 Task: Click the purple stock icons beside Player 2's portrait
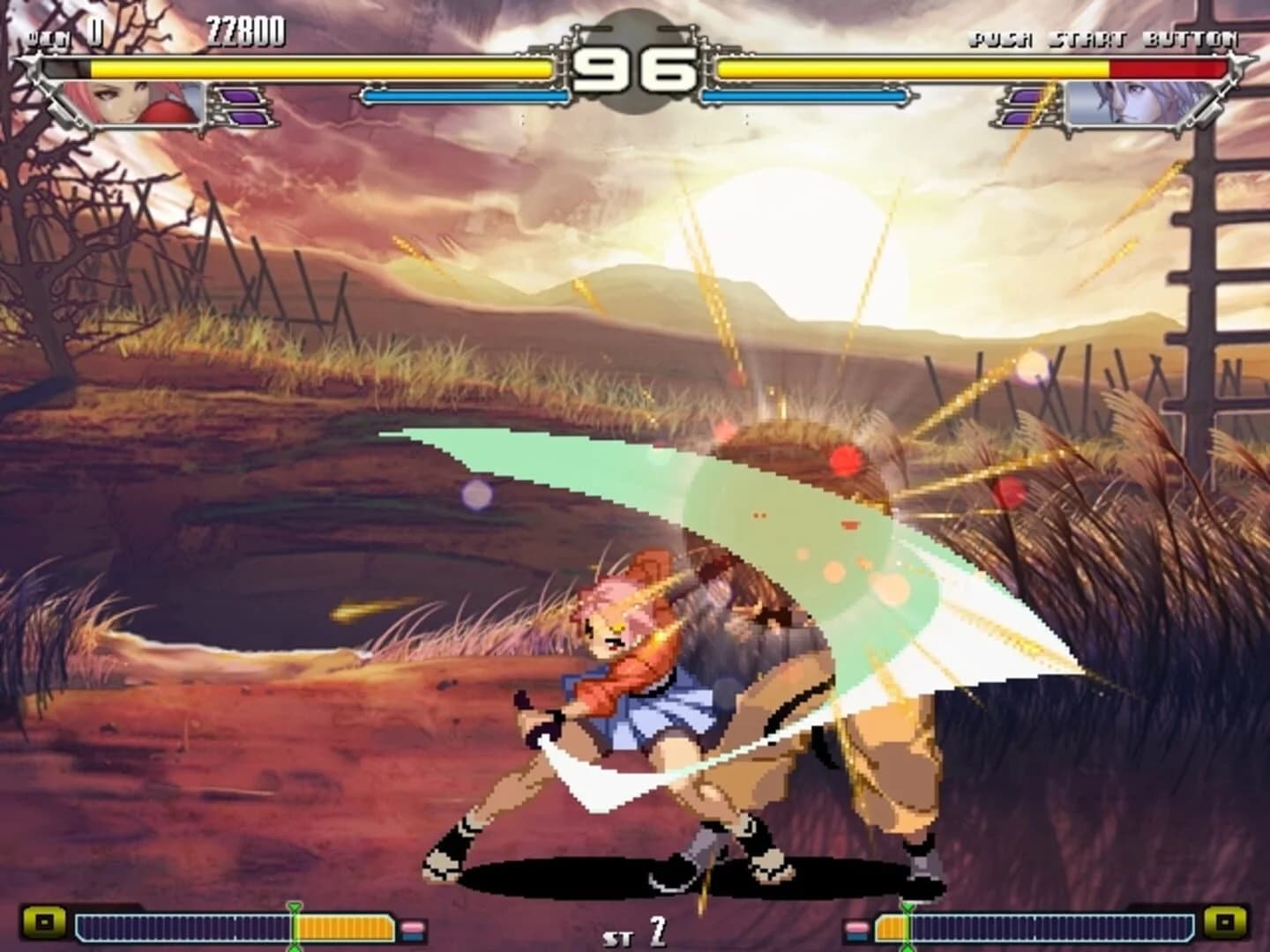1023,108
